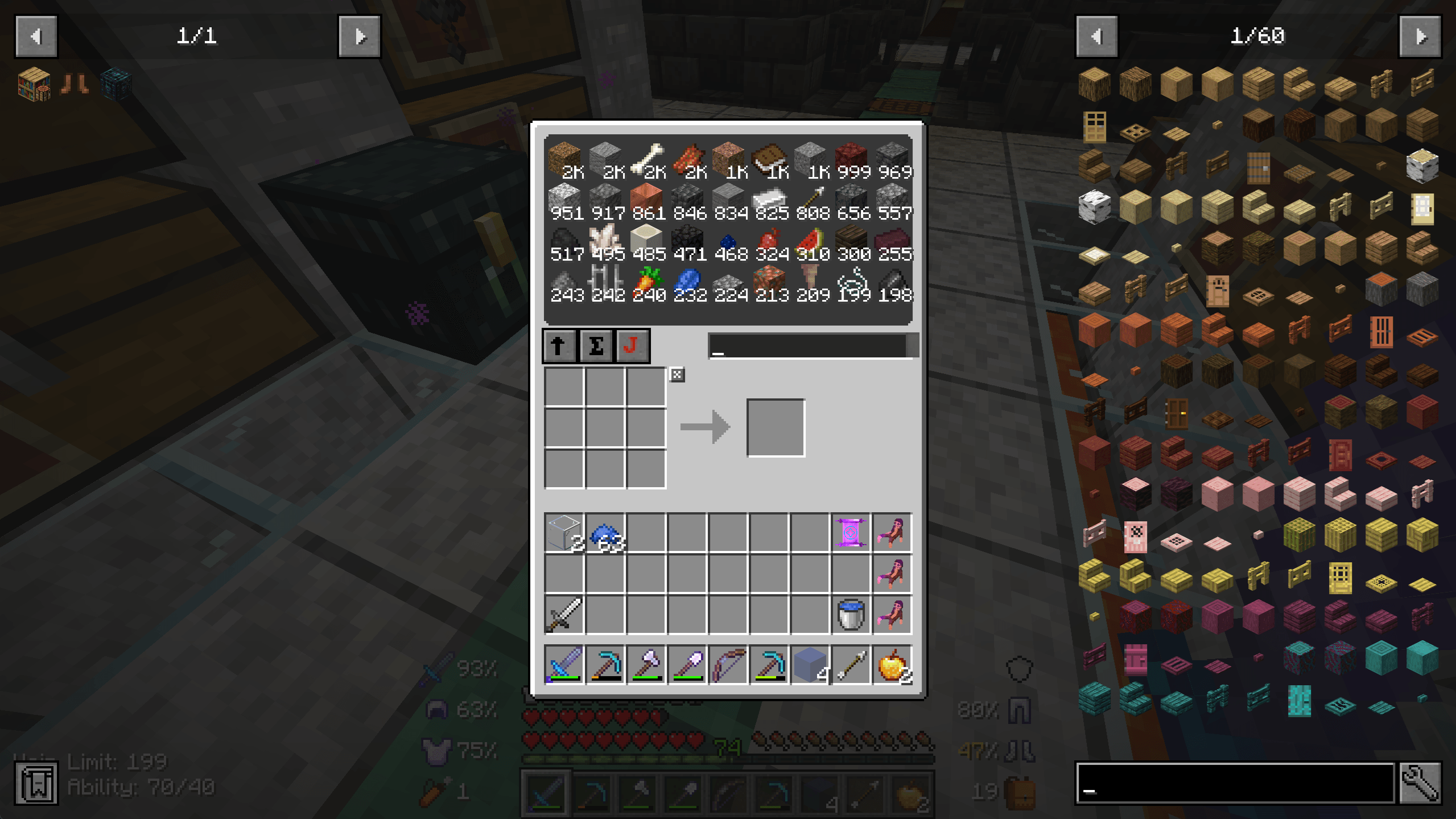1456x819 pixels.
Task: Click the storage terminal search field
Action: (x=808, y=345)
